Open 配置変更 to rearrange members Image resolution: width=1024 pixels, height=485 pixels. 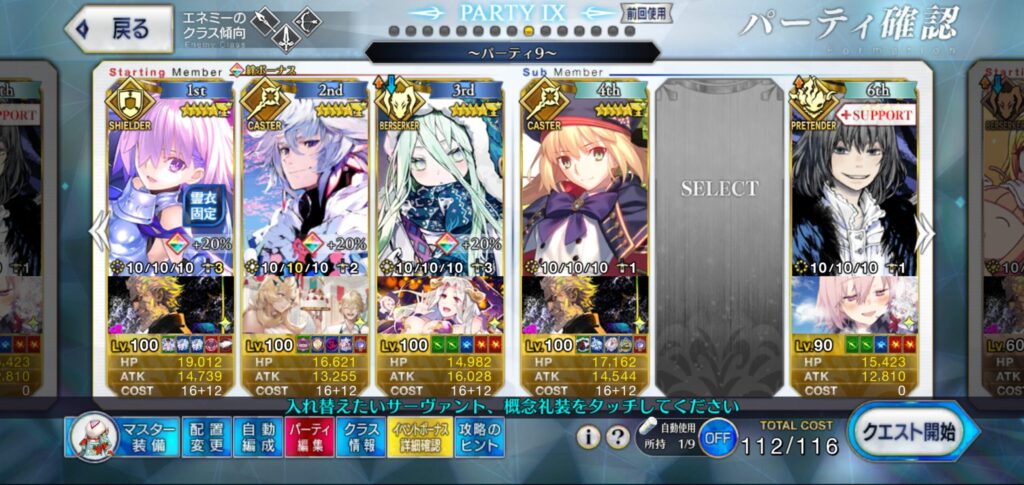pos(207,437)
